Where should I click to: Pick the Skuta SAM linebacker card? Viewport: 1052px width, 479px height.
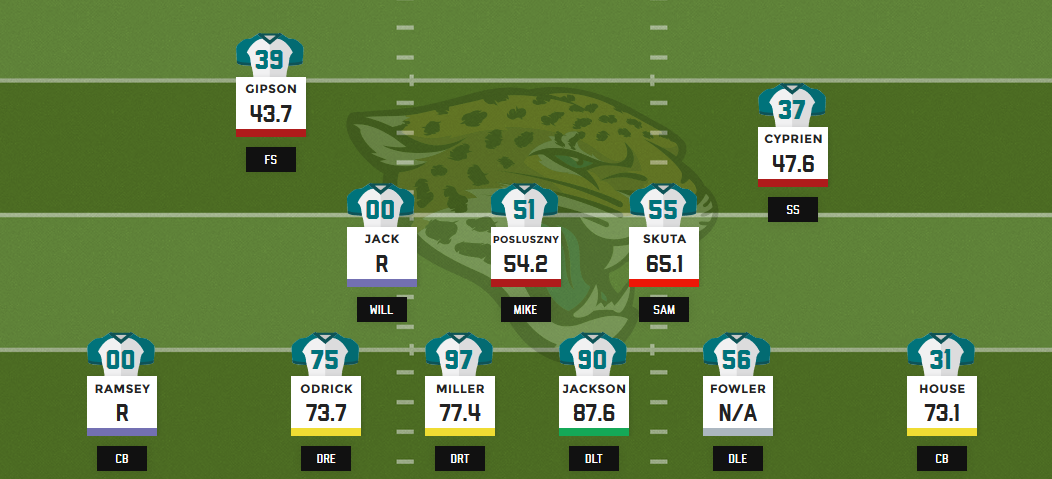click(663, 255)
